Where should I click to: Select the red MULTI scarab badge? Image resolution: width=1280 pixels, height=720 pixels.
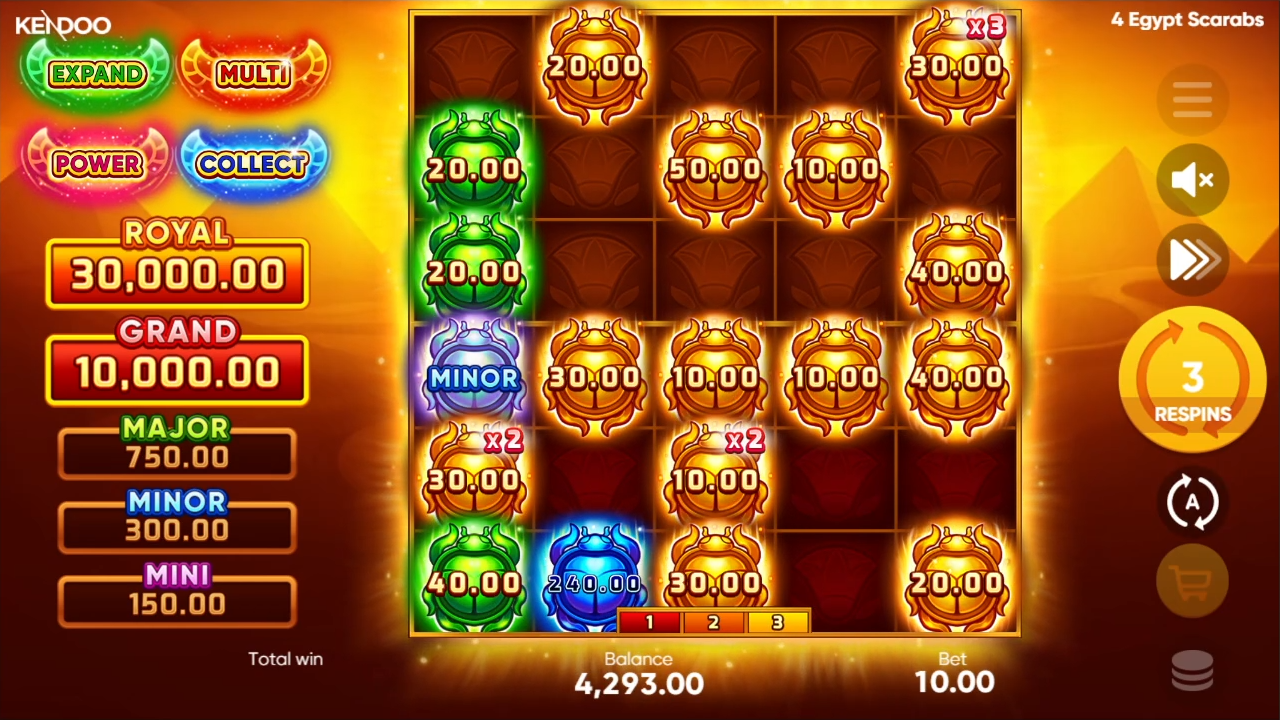[x=253, y=73]
